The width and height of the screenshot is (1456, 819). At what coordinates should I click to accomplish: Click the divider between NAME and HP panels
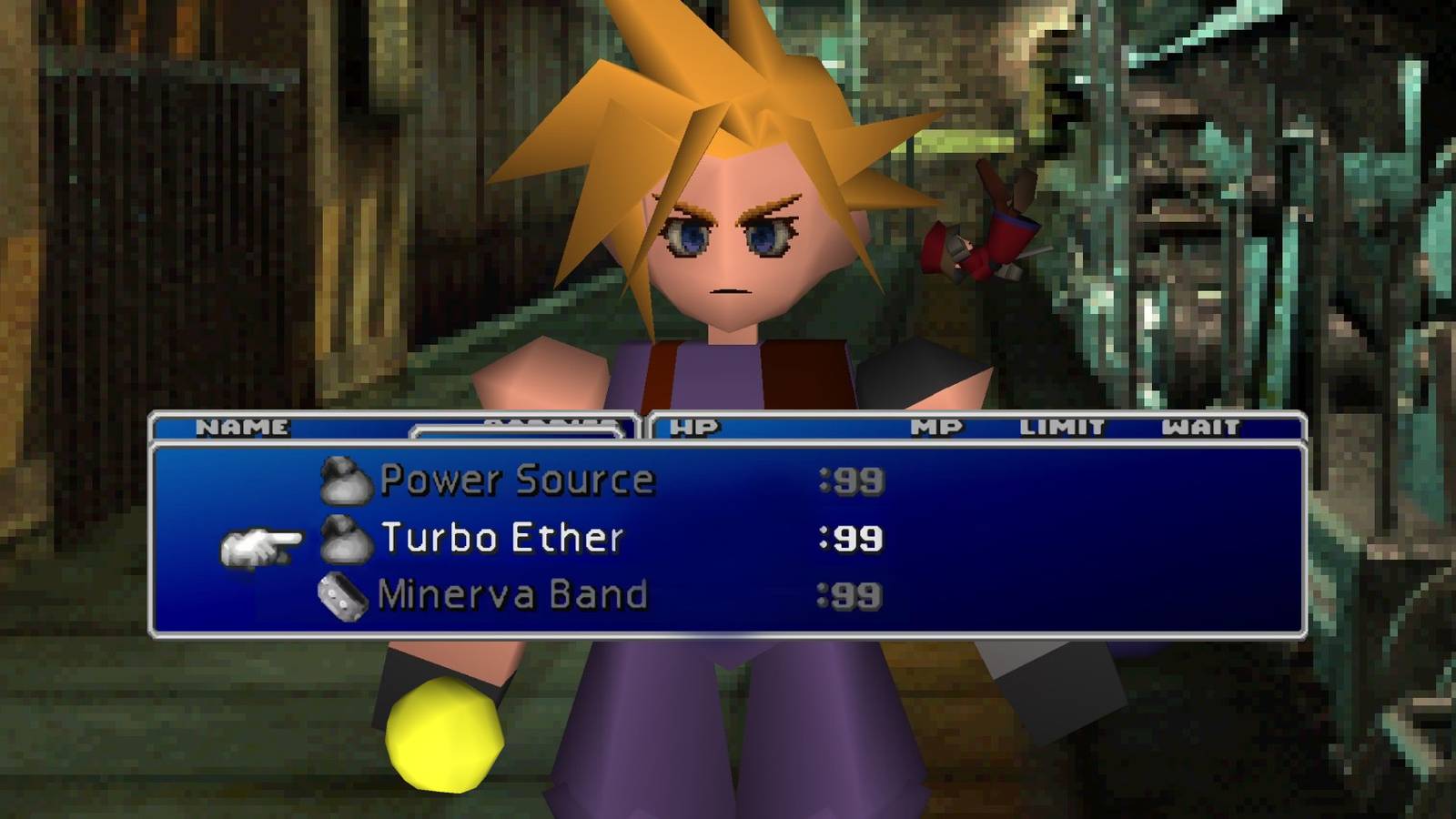point(642,425)
